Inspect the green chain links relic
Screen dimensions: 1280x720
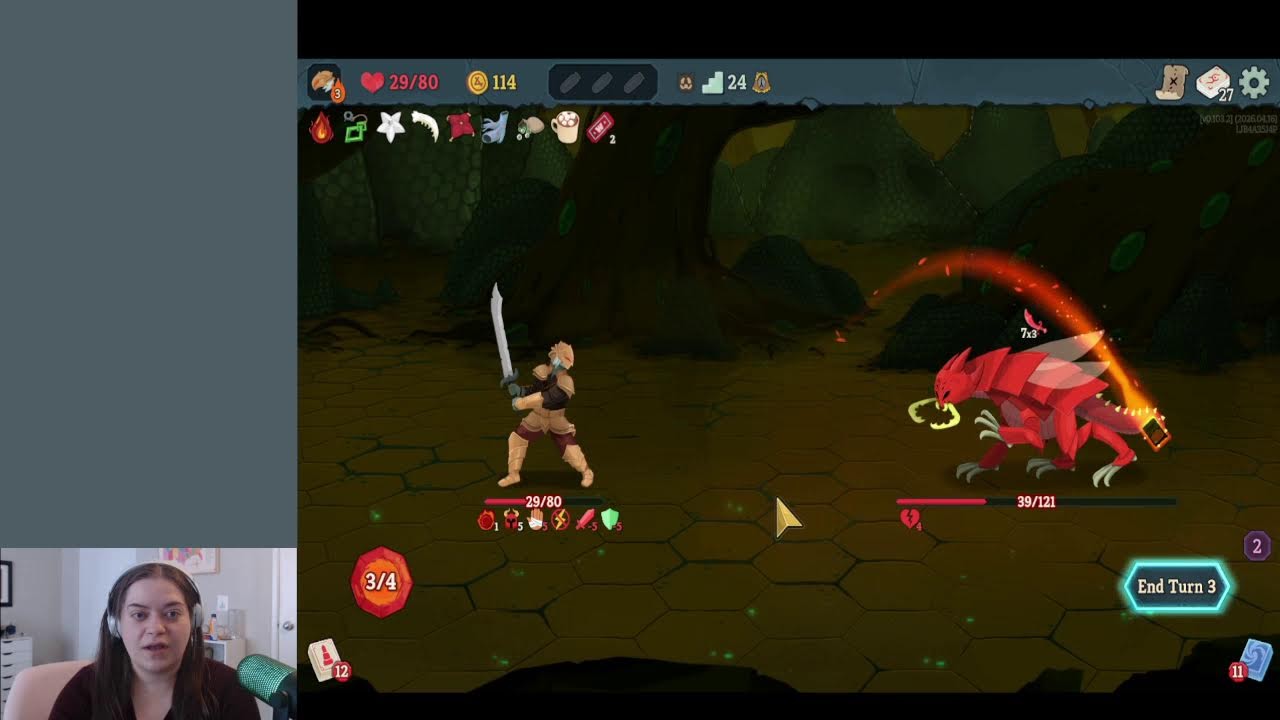[x=355, y=128]
